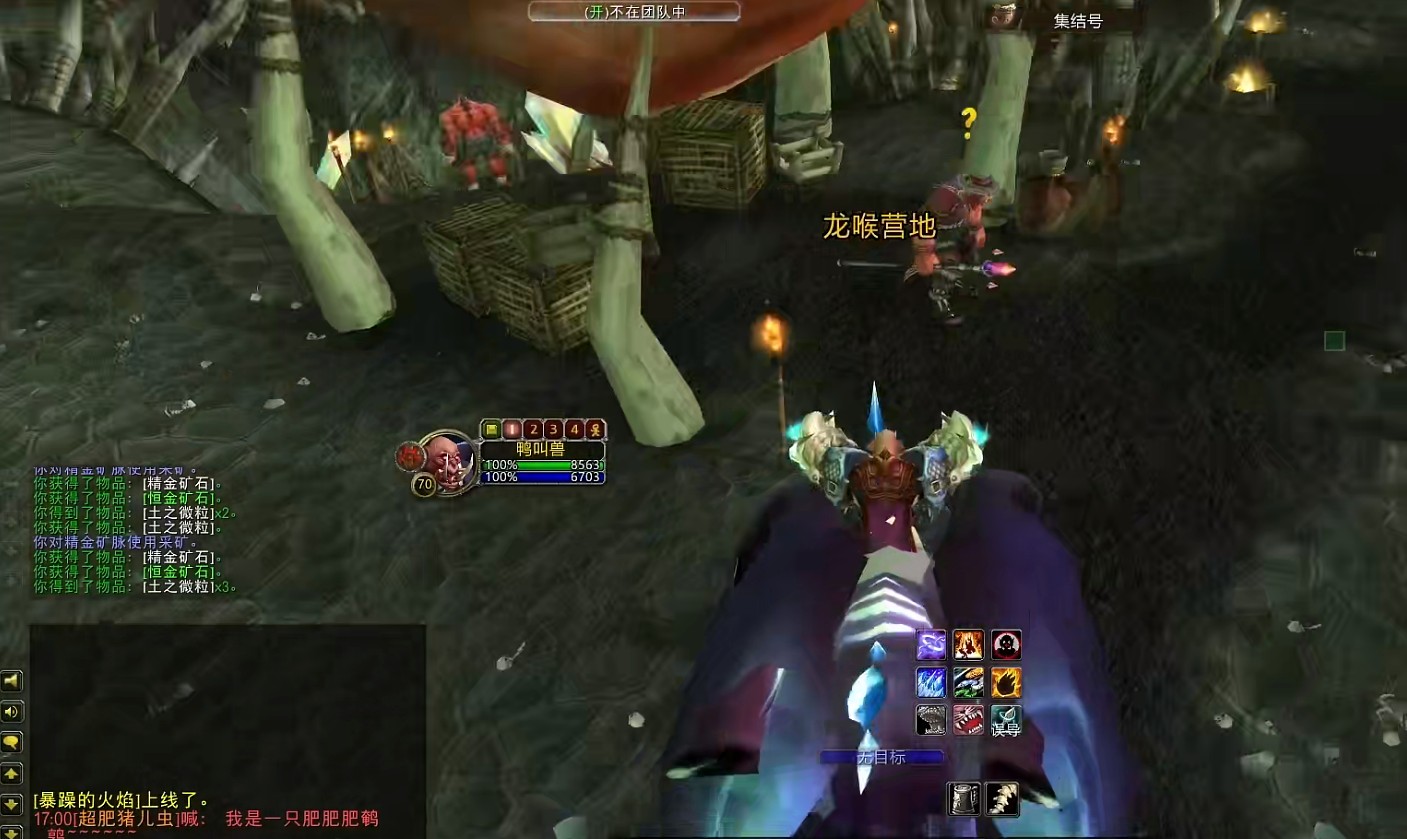Select the red fanged bite ability icon
Screen dimensions: 1407x839
pyautogui.click(x=967, y=719)
